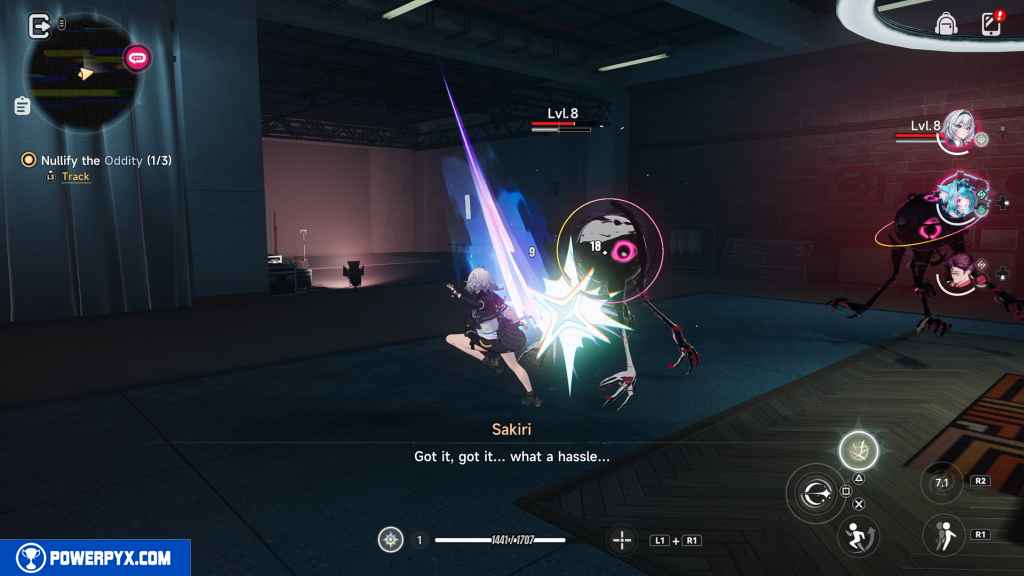This screenshot has height=576, width=1024.
Task: Open the phone menu with the red alert
Action: [990, 24]
